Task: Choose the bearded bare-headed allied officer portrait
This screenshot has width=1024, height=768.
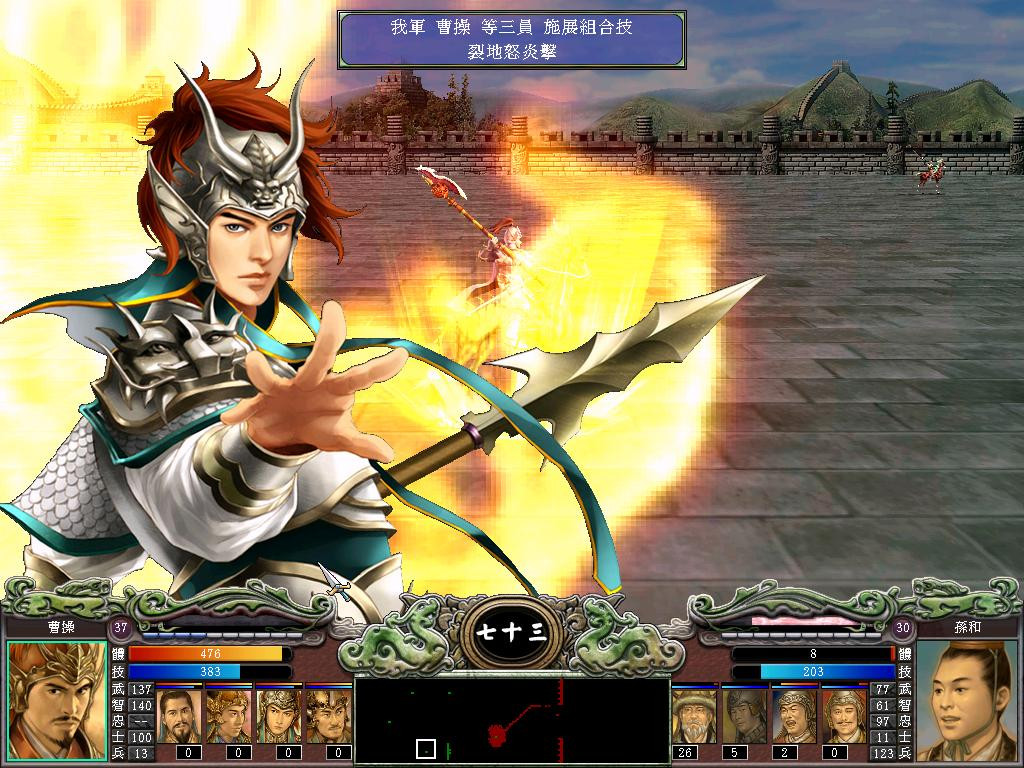Action: click(179, 715)
